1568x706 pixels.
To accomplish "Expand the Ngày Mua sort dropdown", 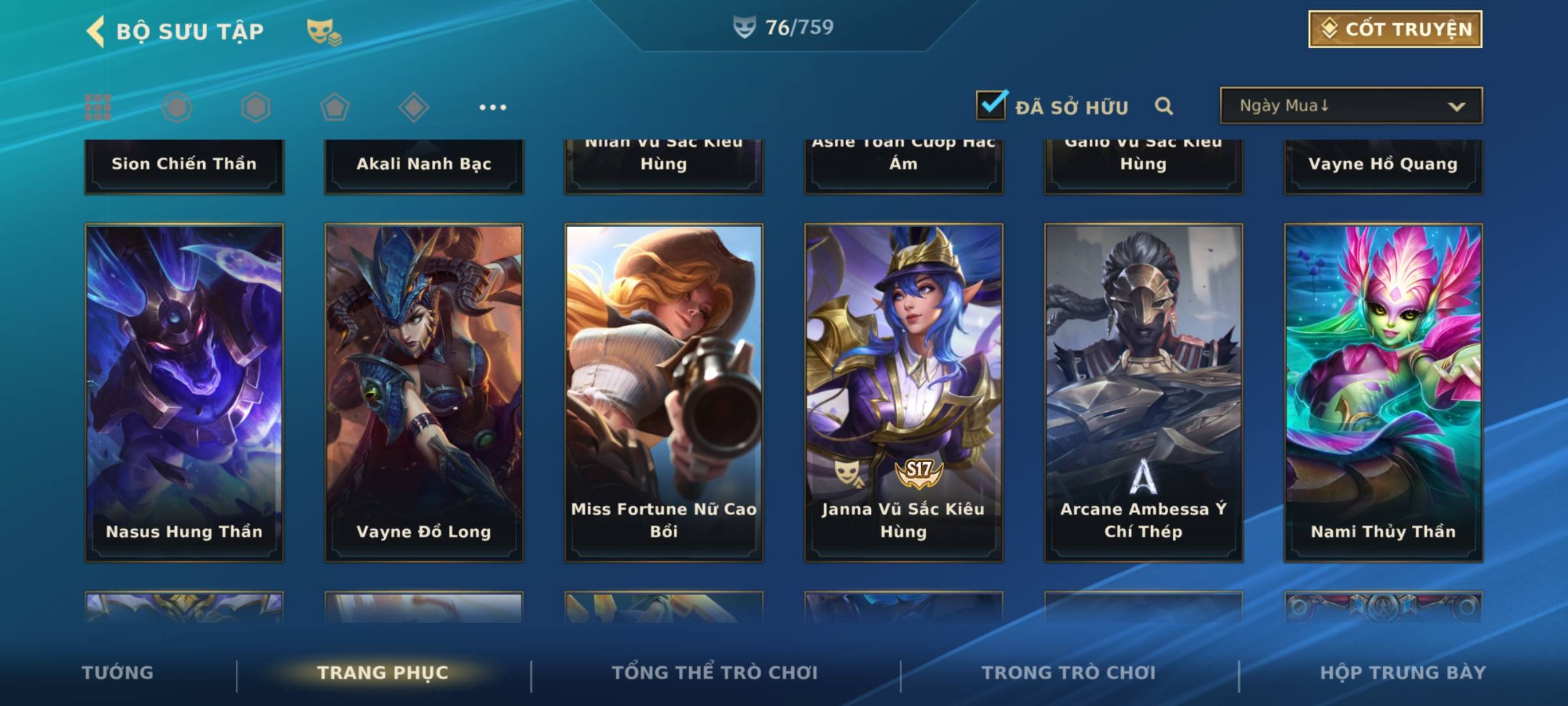I will click(1350, 106).
